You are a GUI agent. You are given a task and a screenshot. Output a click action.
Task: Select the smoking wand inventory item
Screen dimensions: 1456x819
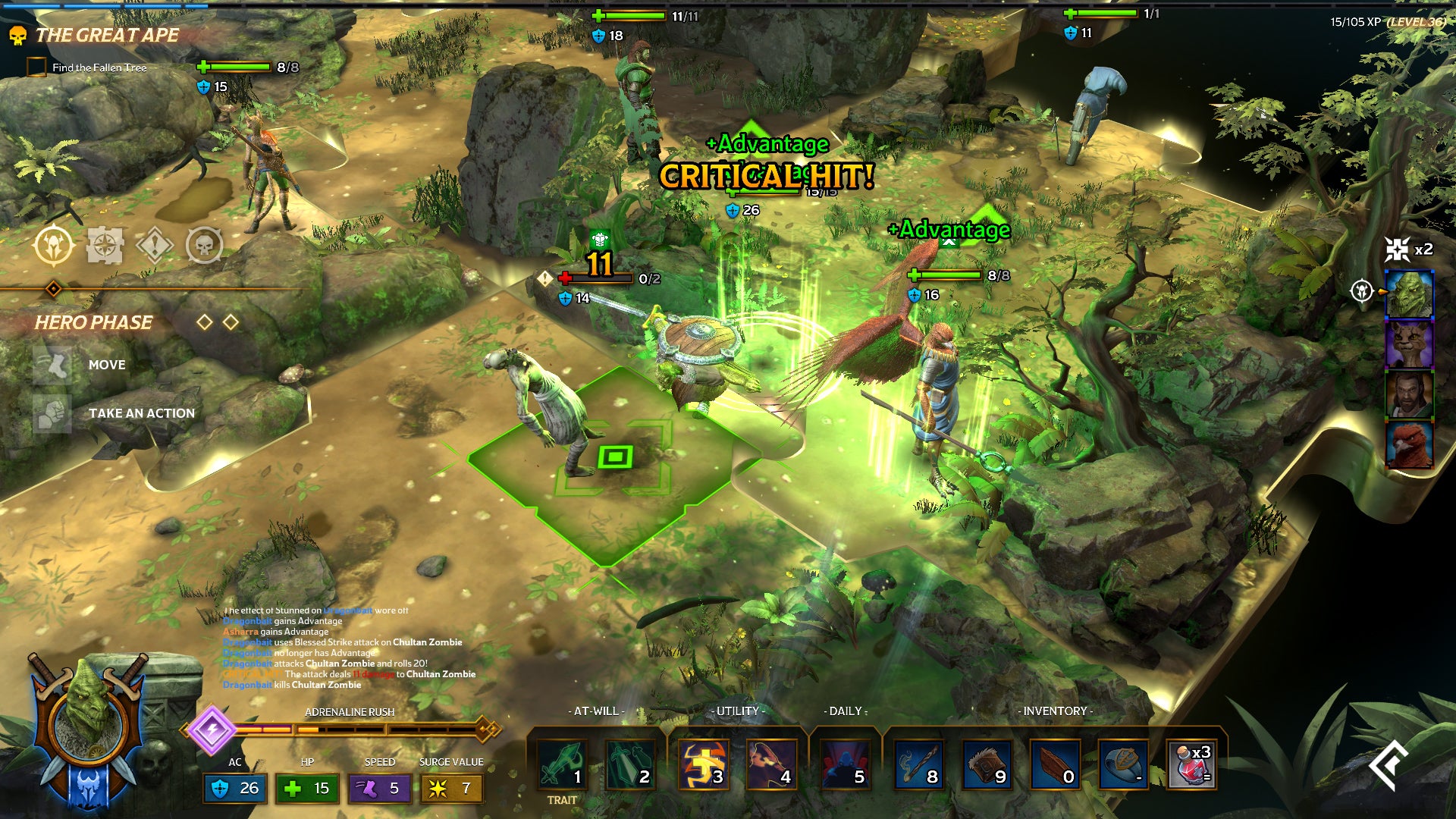click(918, 764)
